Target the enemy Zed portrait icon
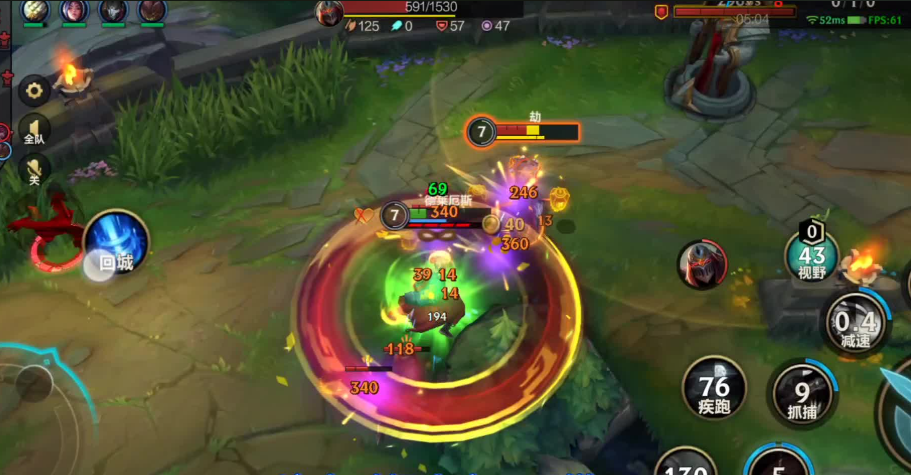911x475 pixels. pyautogui.click(x=702, y=265)
